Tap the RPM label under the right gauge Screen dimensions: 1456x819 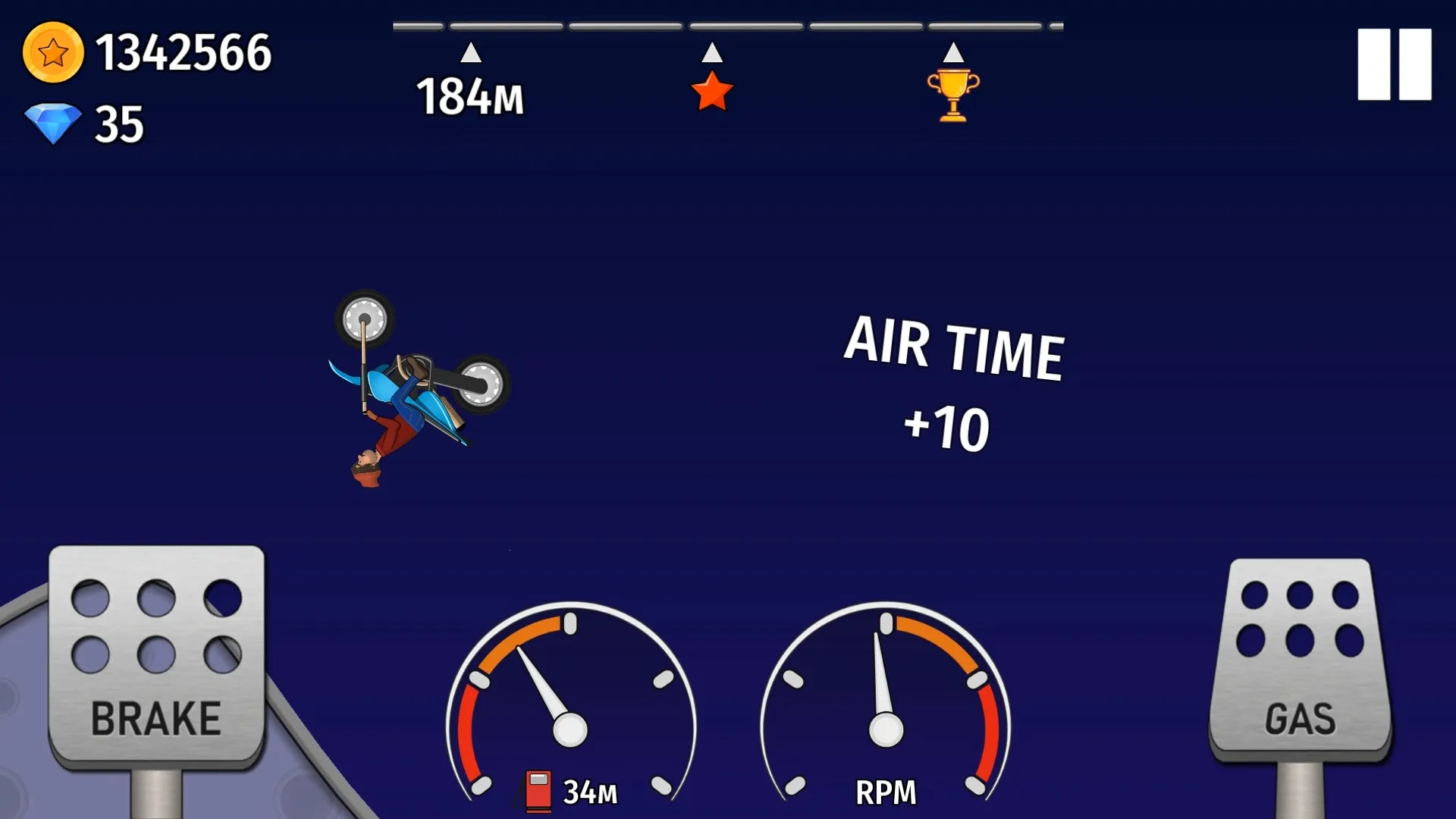(x=884, y=792)
